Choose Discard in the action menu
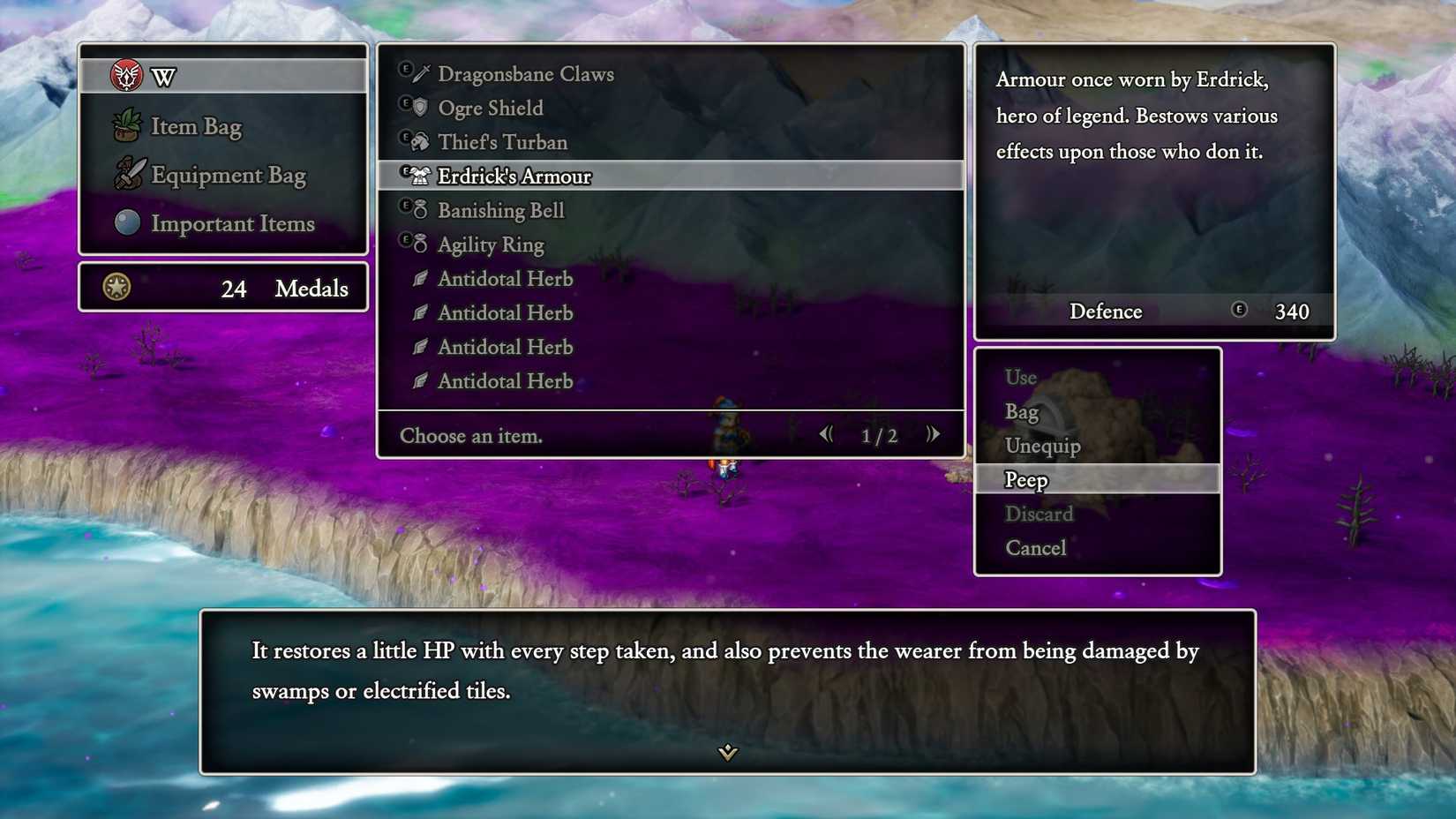The width and height of the screenshot is (1456, 819). [x=1039, y=514]
